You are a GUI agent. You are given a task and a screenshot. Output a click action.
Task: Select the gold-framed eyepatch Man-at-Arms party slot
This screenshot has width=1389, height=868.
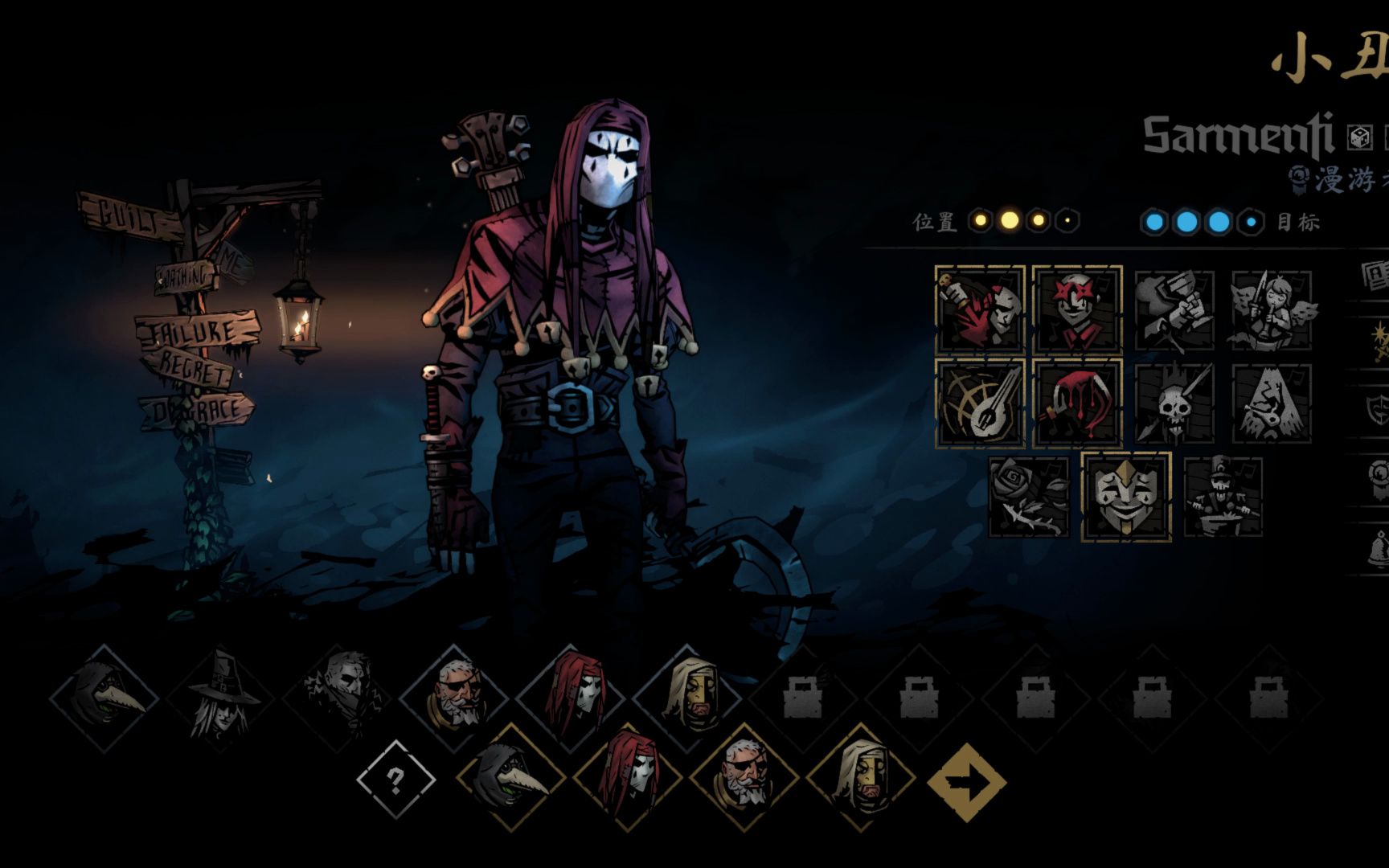744,778
